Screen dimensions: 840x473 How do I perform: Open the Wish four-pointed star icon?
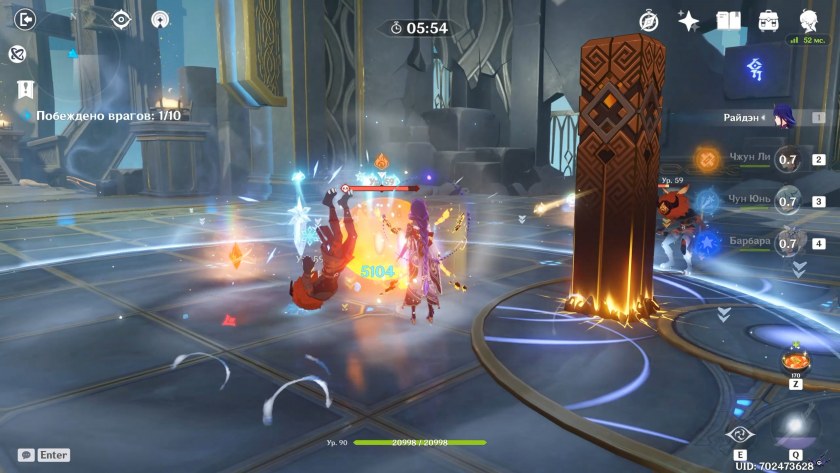688,21
